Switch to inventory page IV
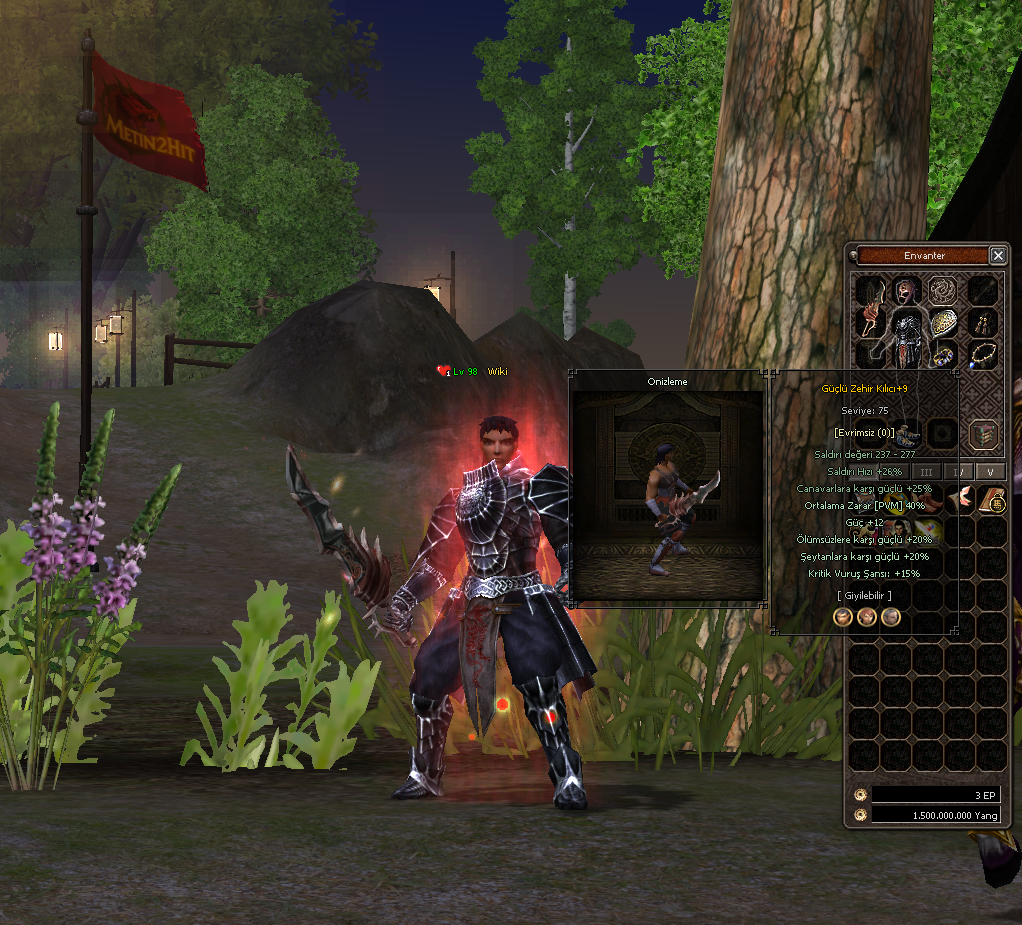This screenshot has height=925, width=1022. 958,472
